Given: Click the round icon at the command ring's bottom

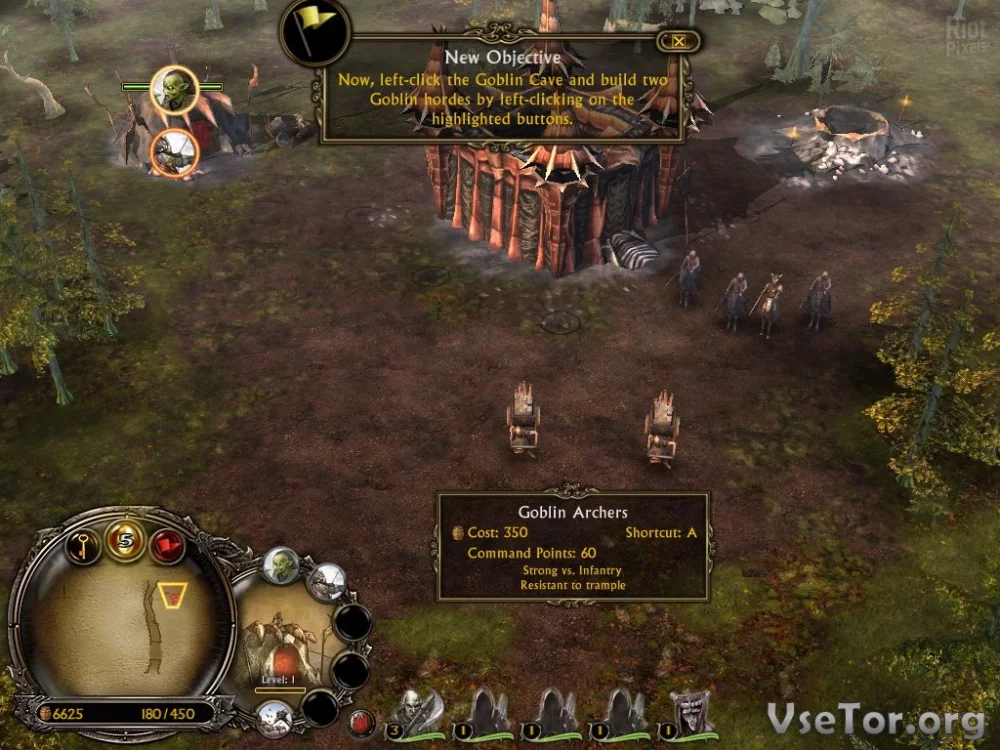Looking at the screenshot, I should pyautogui.click(x=274, y=717).
